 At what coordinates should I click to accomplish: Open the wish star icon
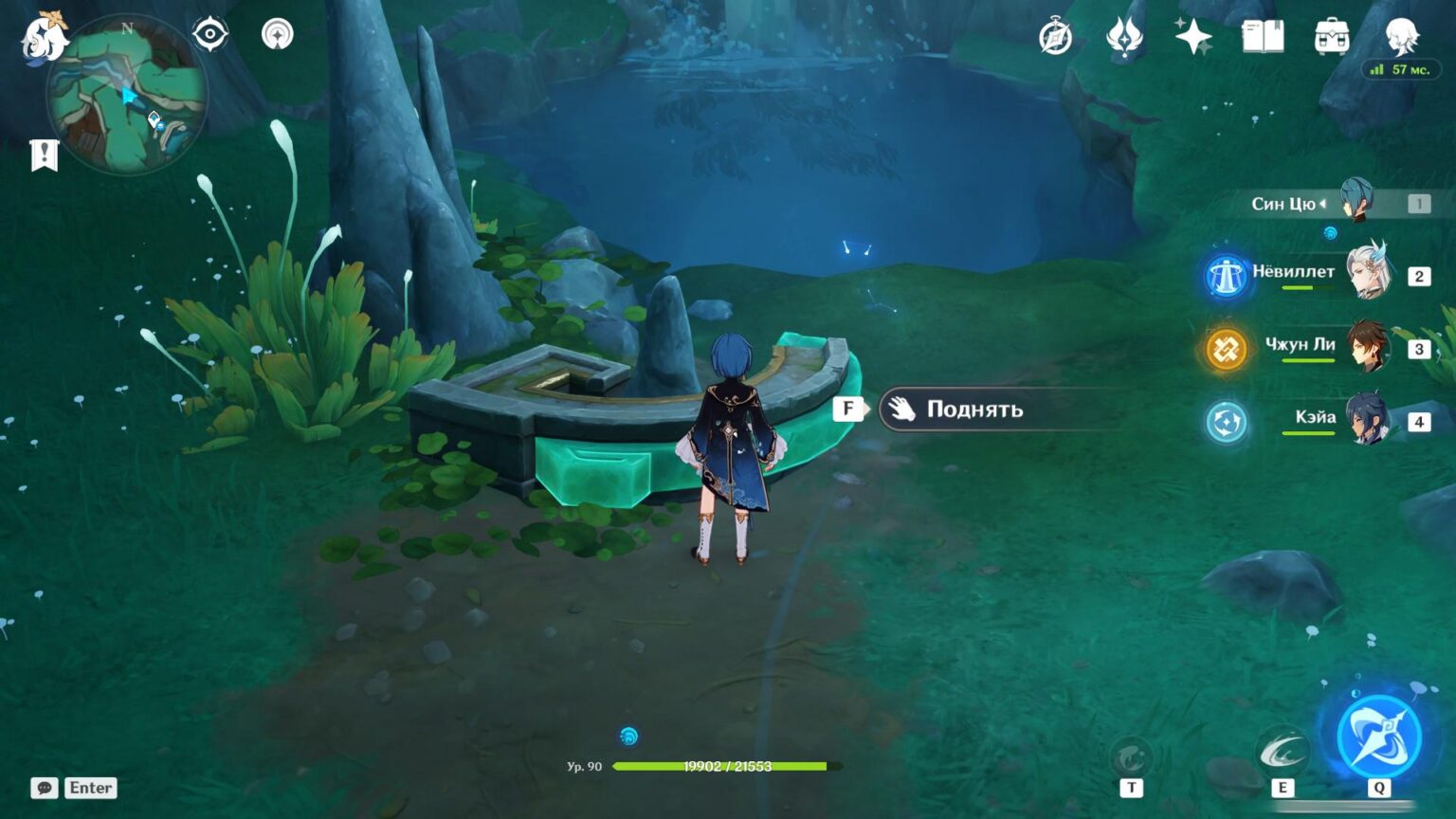pyautogui.click(x=1192, y=37)
